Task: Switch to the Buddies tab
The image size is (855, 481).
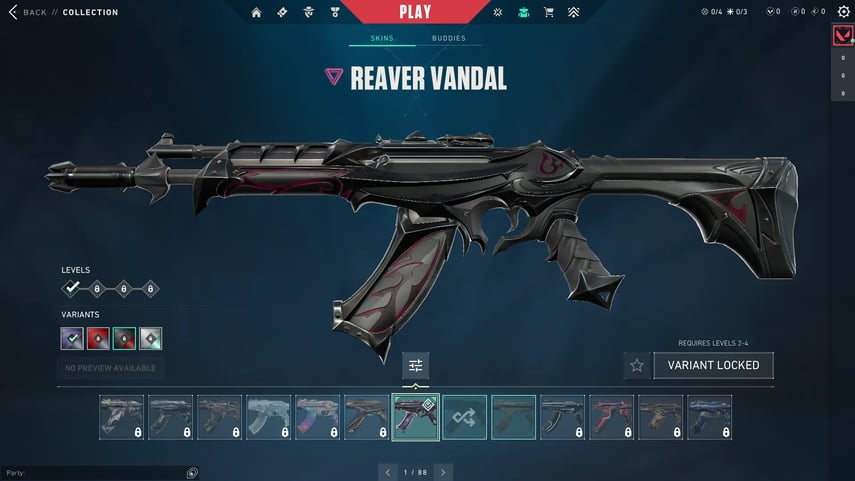Action: click(x=448, y=38)
